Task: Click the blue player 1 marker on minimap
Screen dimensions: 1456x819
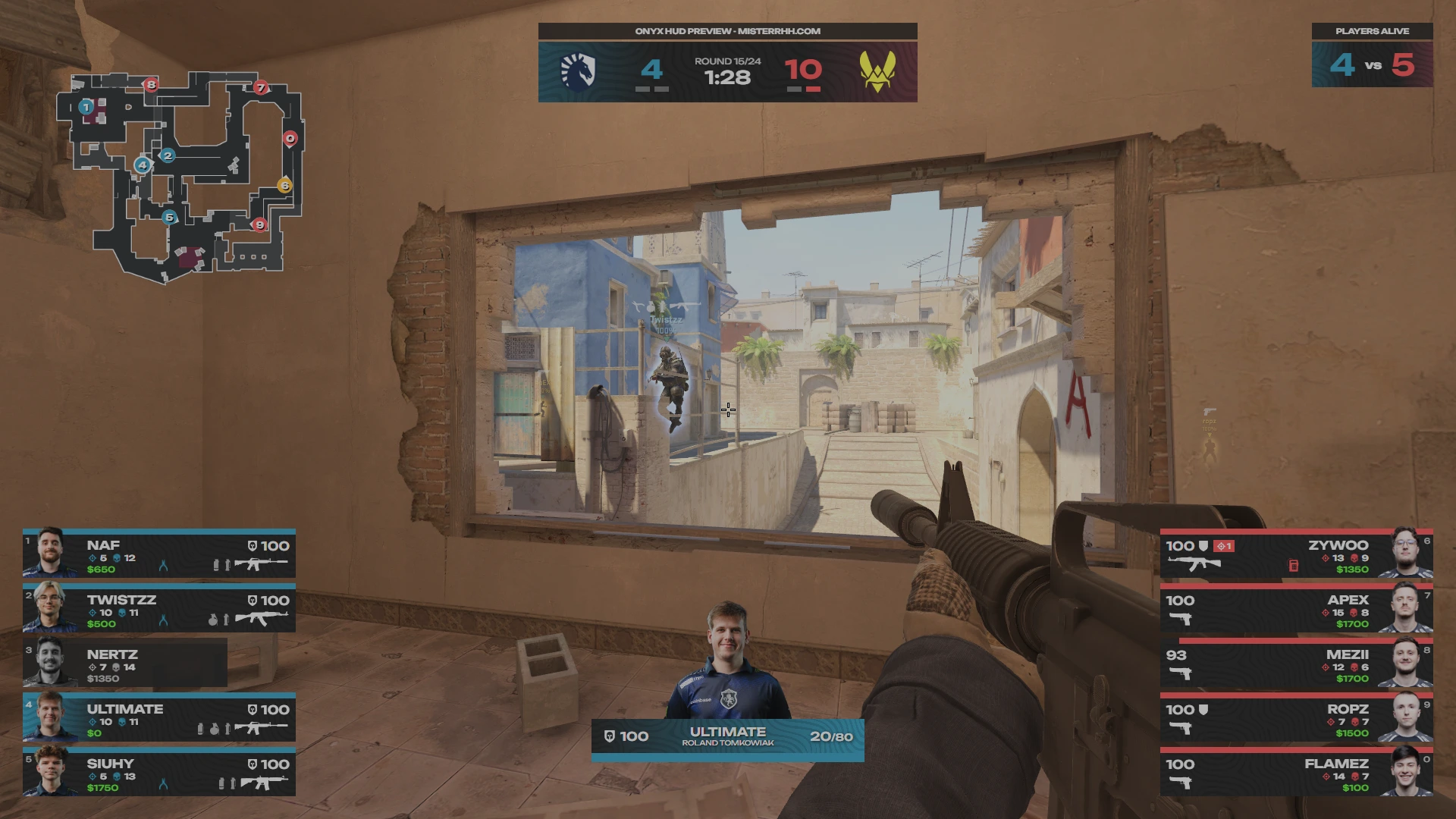Action: coord(86,107)
